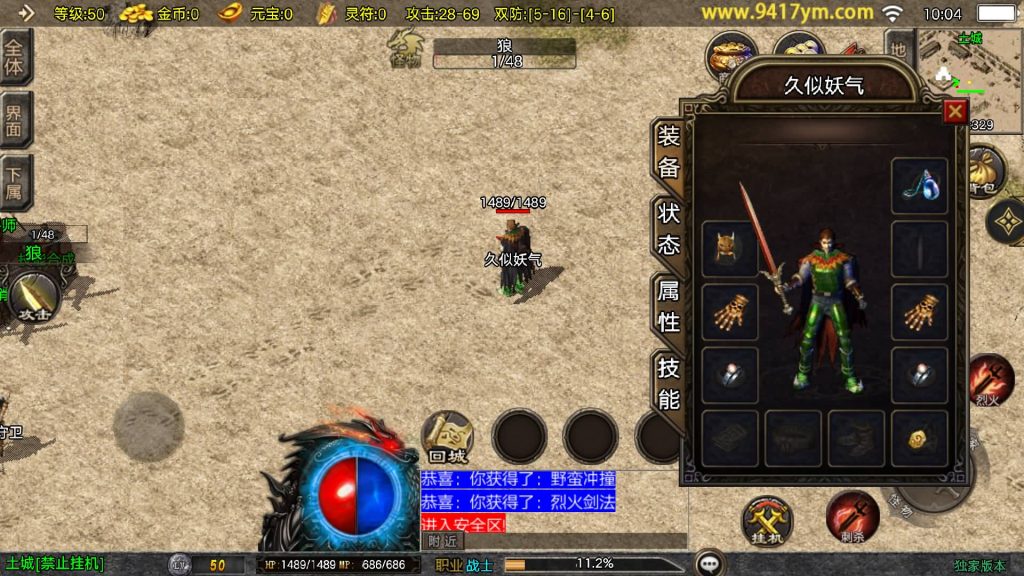The height and width of the screenshot is (576, 1024).
Task: Tap the 攻击 attack button
Action: point(34,296)
